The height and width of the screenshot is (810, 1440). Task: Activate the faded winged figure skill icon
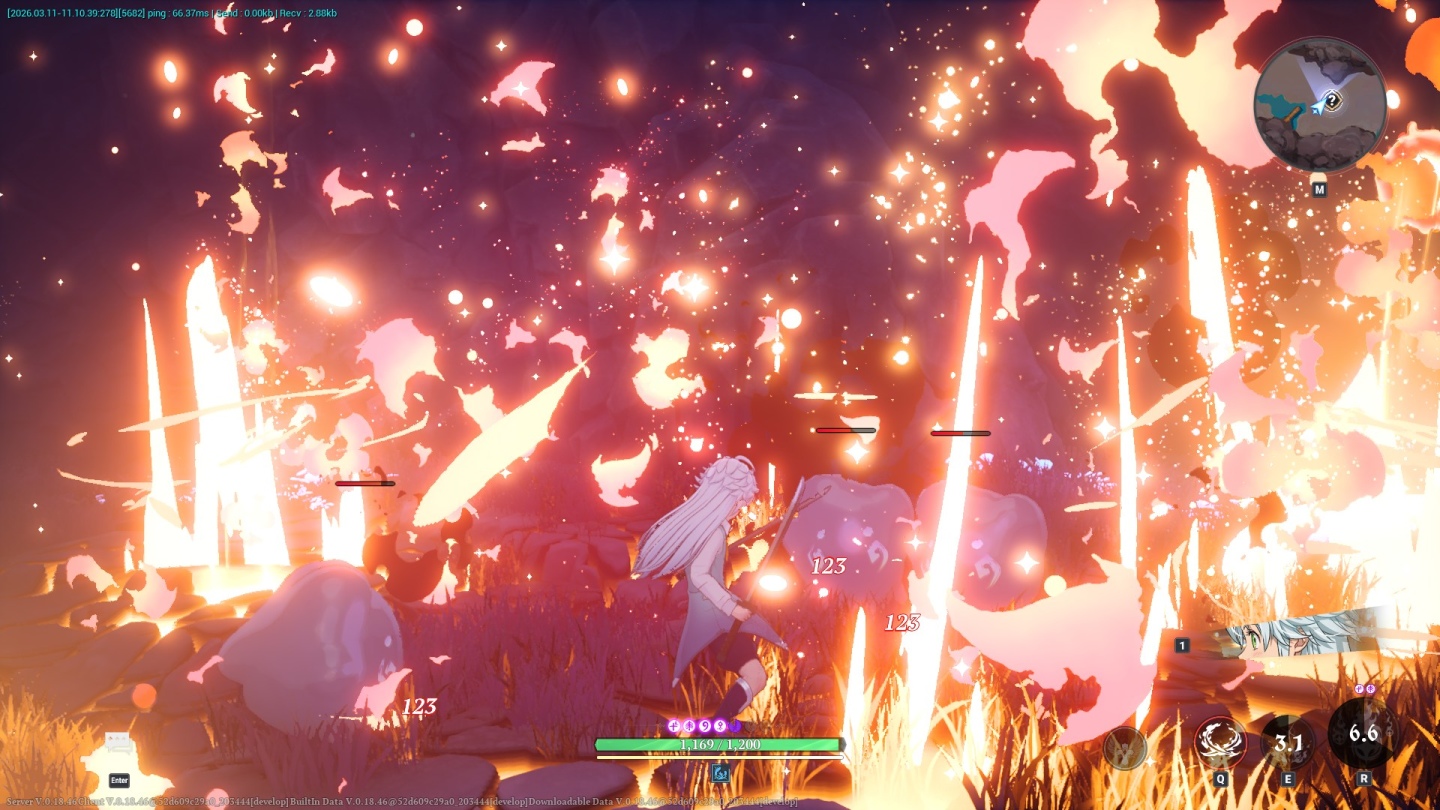pos(1124,746)
